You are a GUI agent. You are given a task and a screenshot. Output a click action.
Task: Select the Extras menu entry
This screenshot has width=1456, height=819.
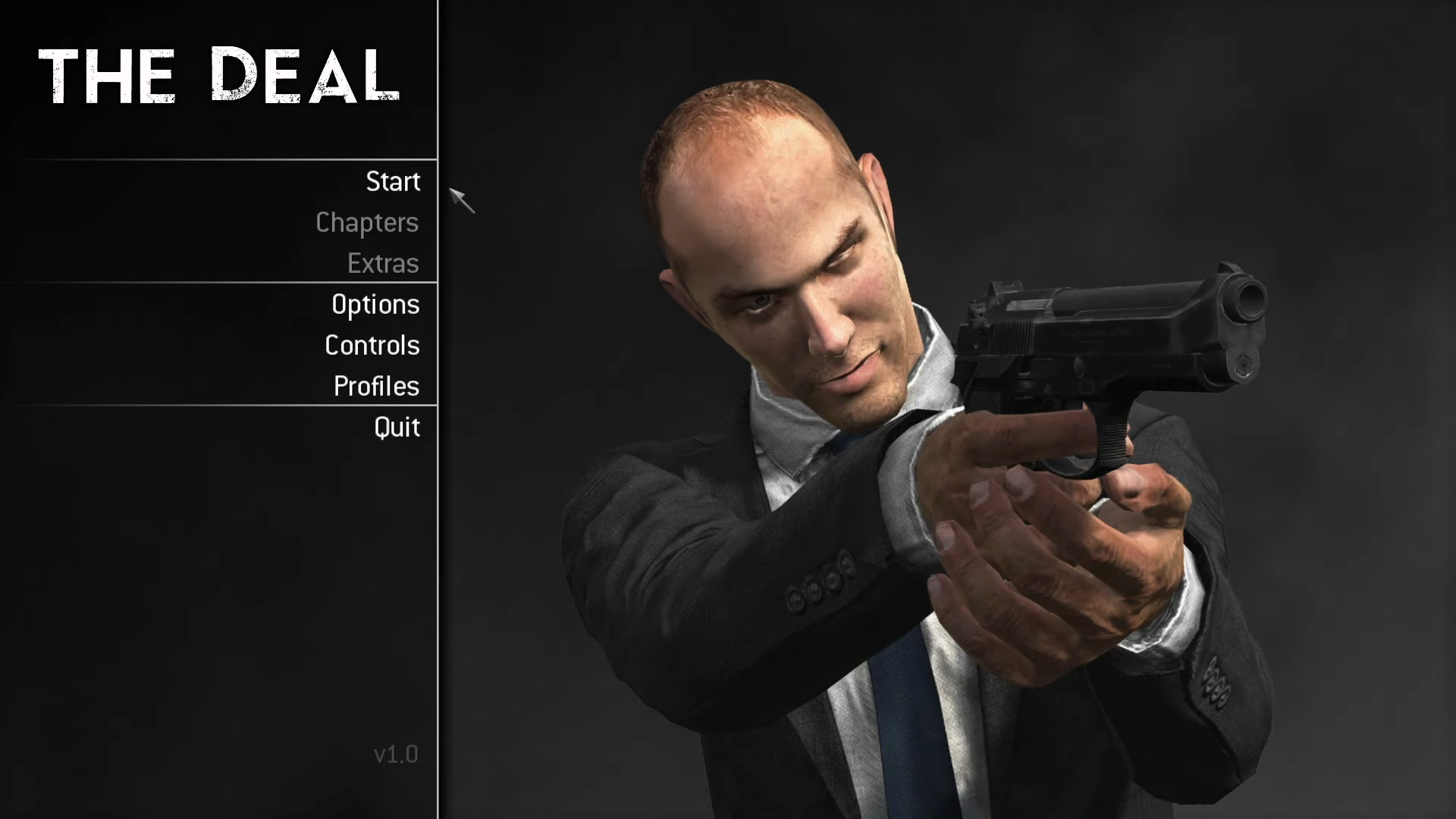pos(383,264)
